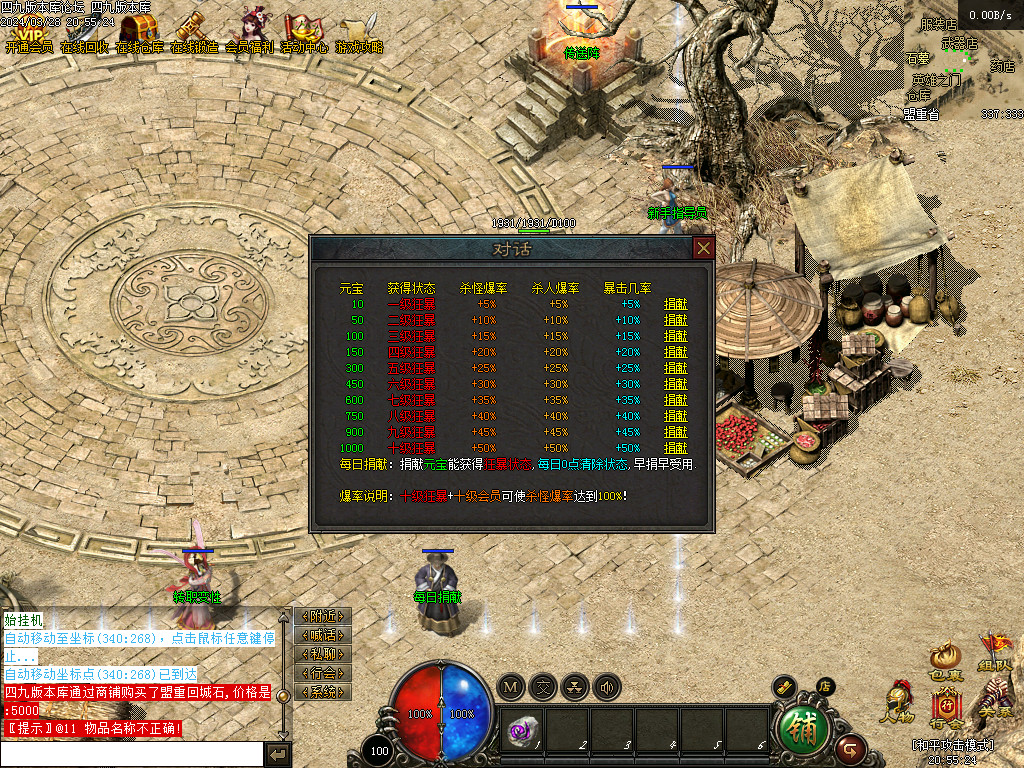Open the 包裹 bag icon
This screenshot has width=1024, height=768.
pos(946,660)
